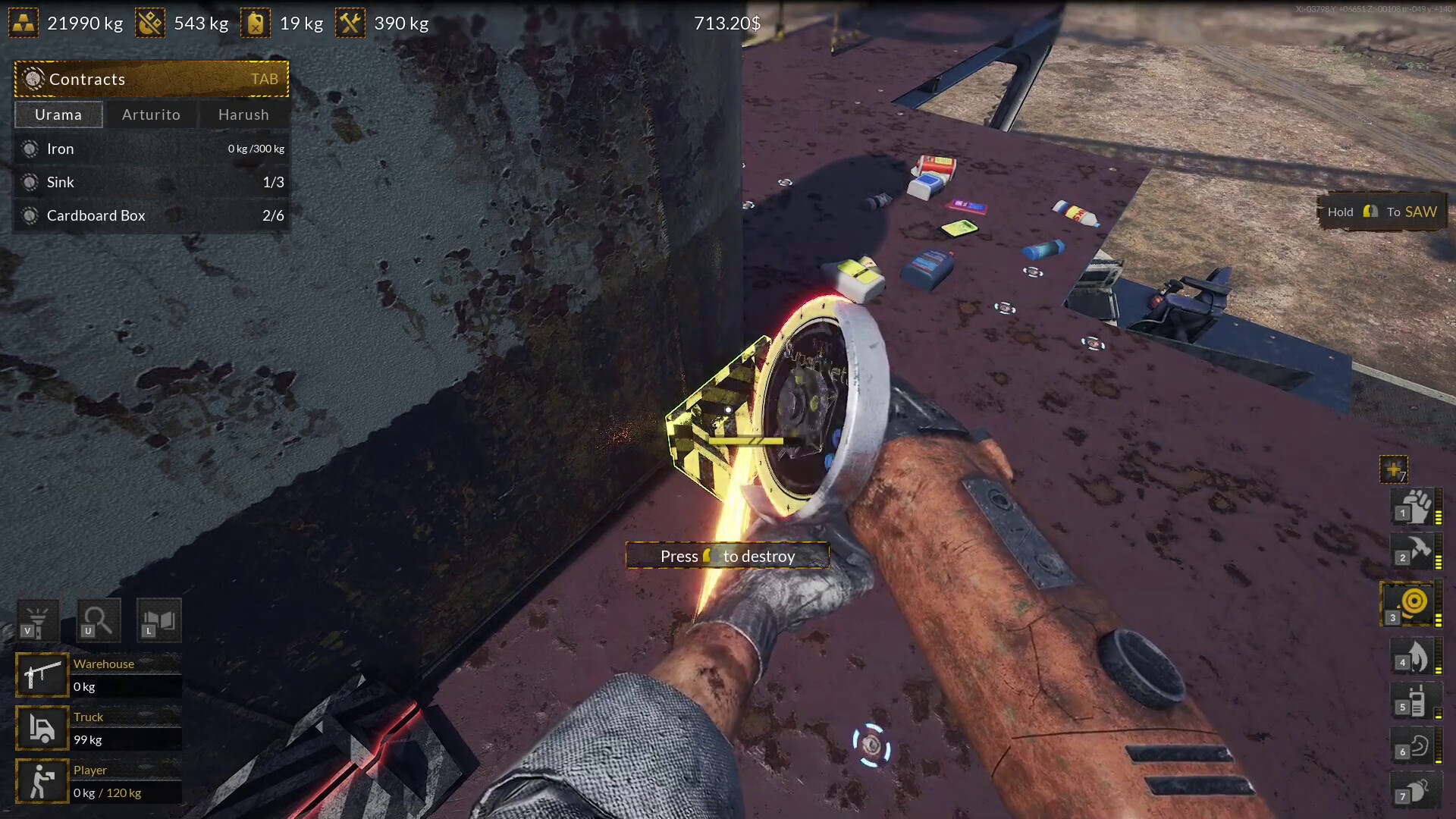The image size is (1456, 819).
Task: Toggle tracking for the Iron contract
Action: coord(30,149)
